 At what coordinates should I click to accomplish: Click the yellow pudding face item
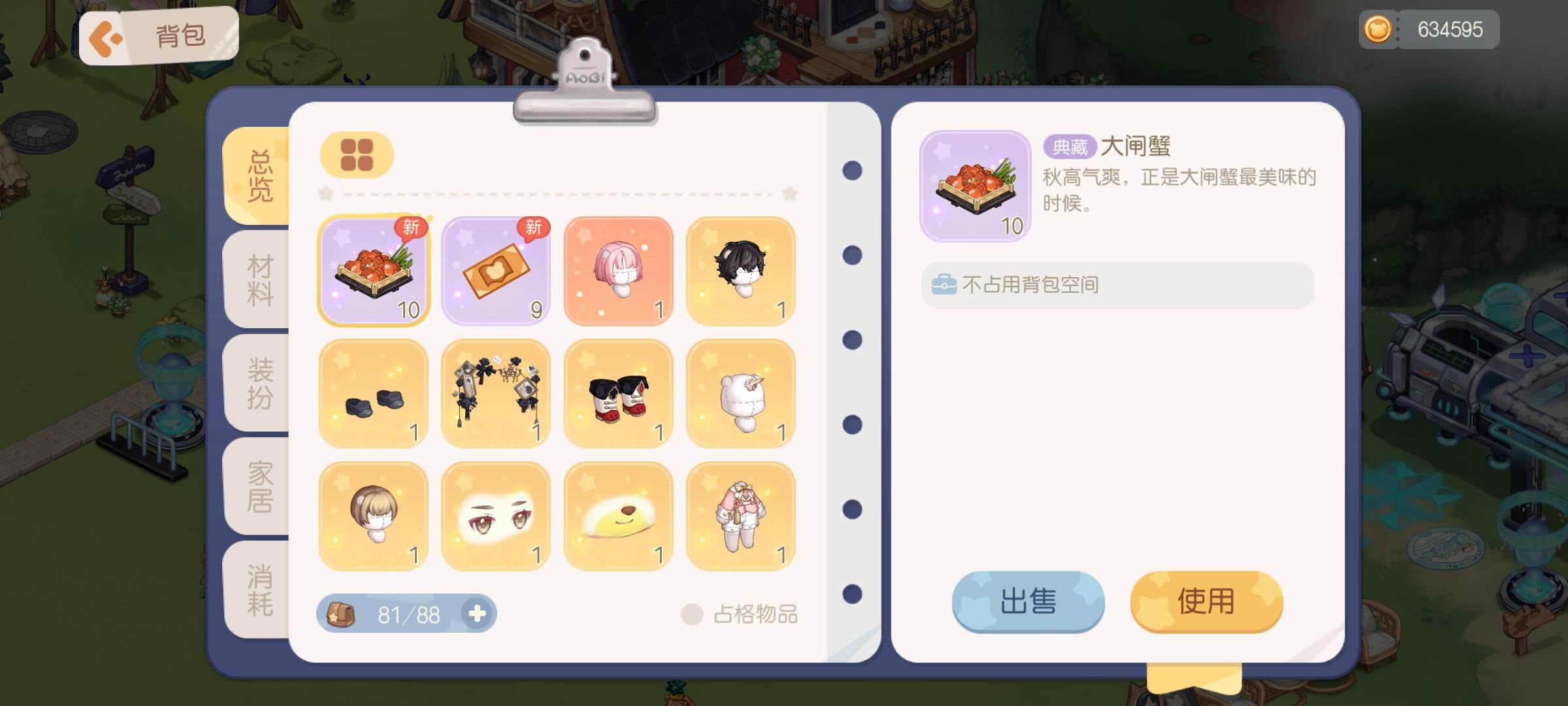(618, 516)
